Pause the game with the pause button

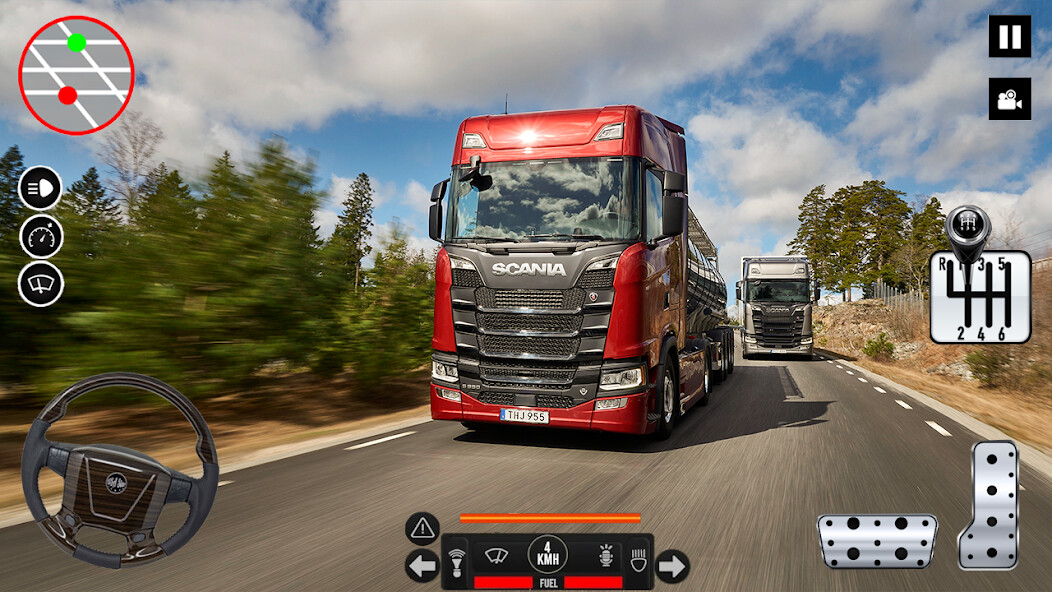click(x=1009, y=37)
